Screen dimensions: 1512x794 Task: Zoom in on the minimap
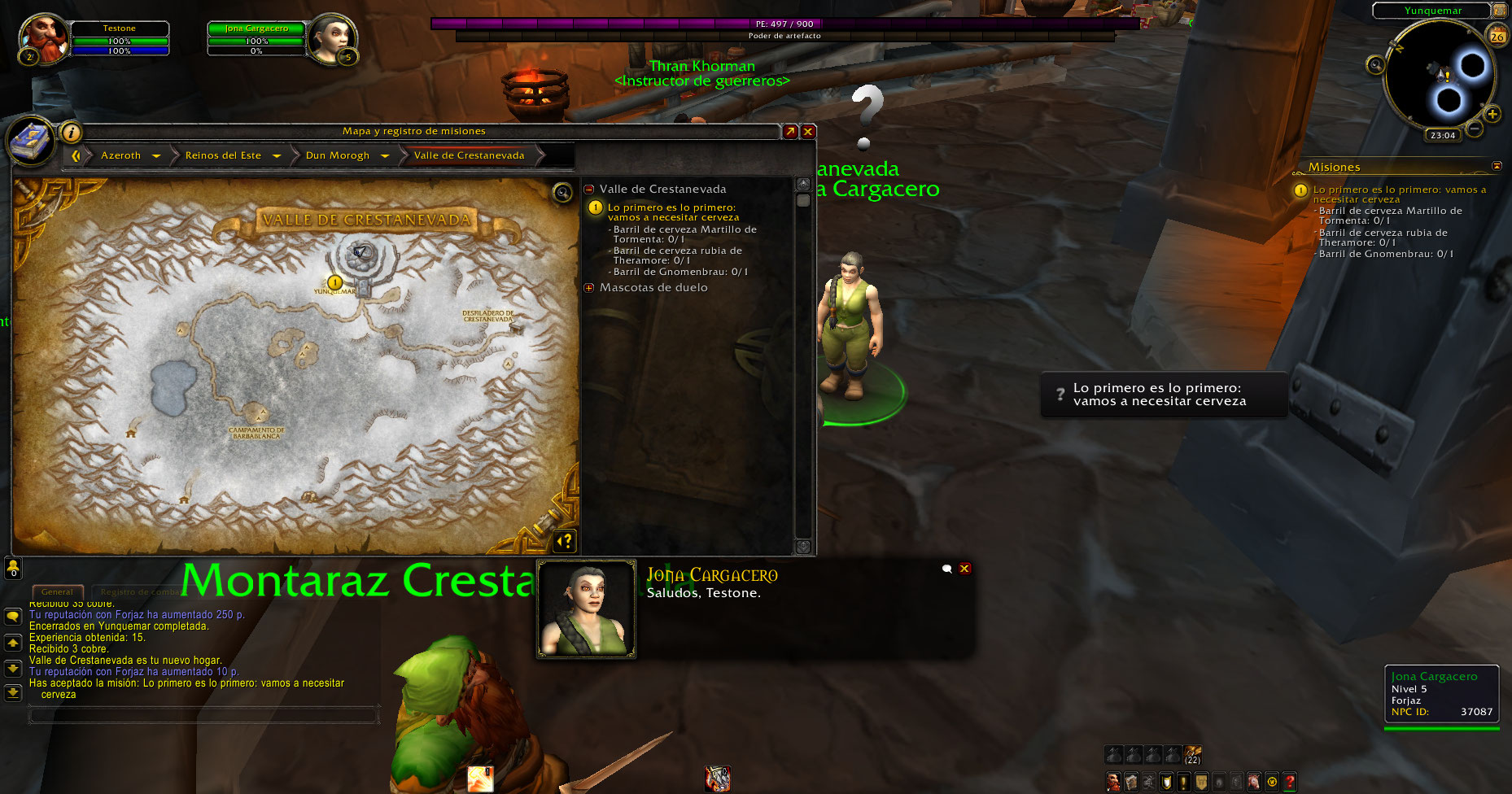(x=1492, y=114)
